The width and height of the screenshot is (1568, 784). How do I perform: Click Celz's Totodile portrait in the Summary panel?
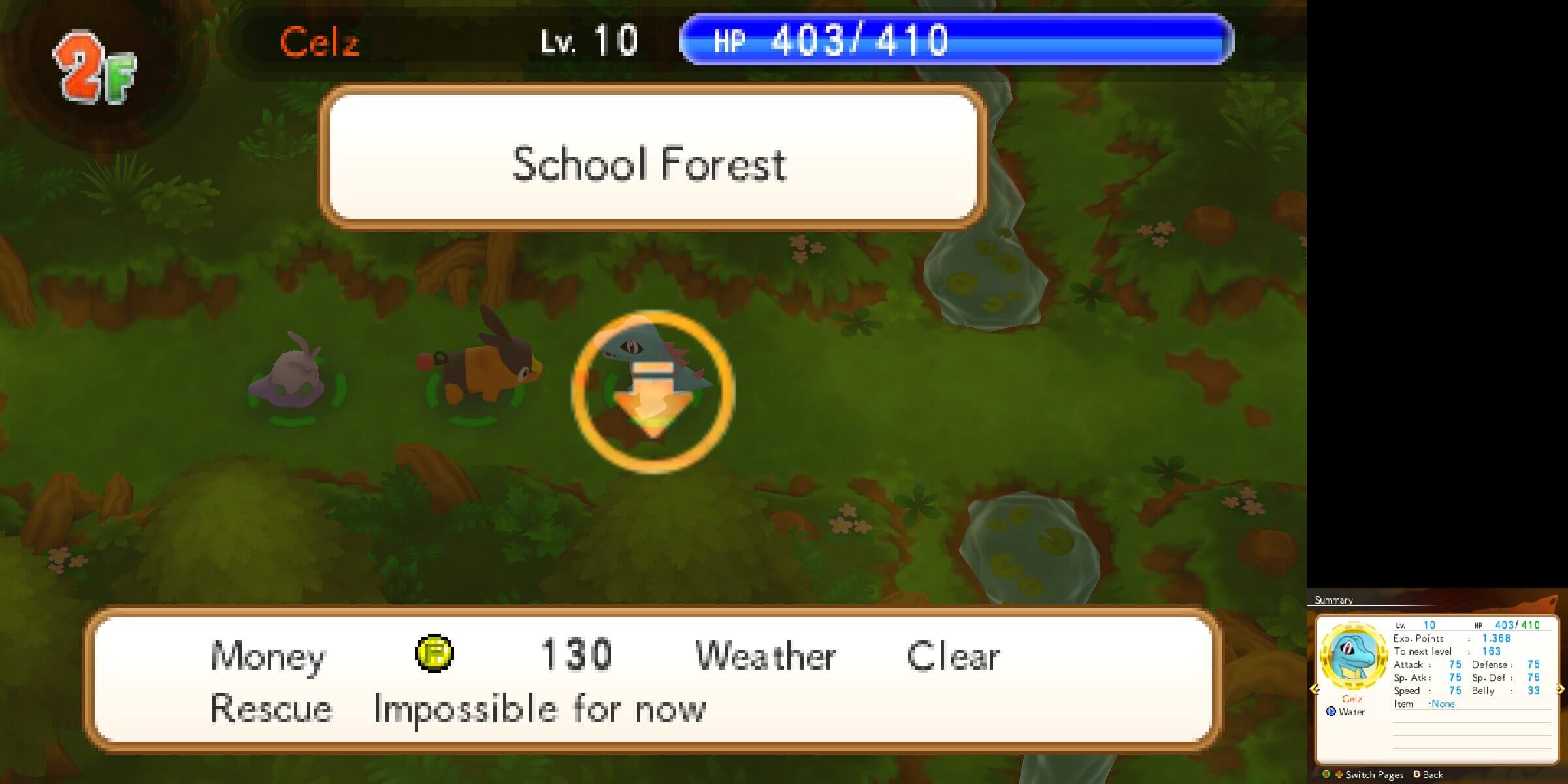tap(1351, 657)
